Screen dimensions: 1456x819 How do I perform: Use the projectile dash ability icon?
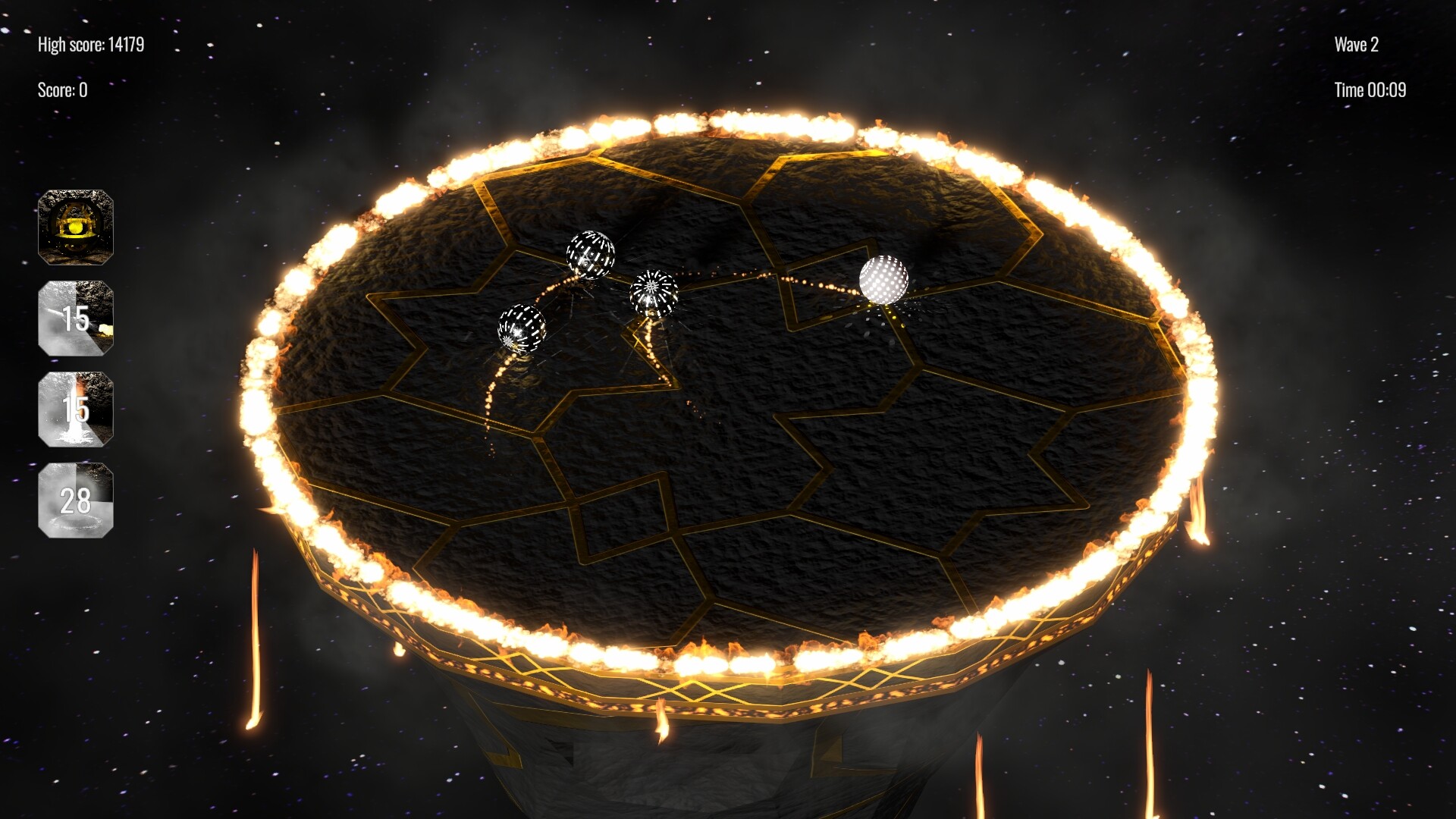tap(76, 318)
